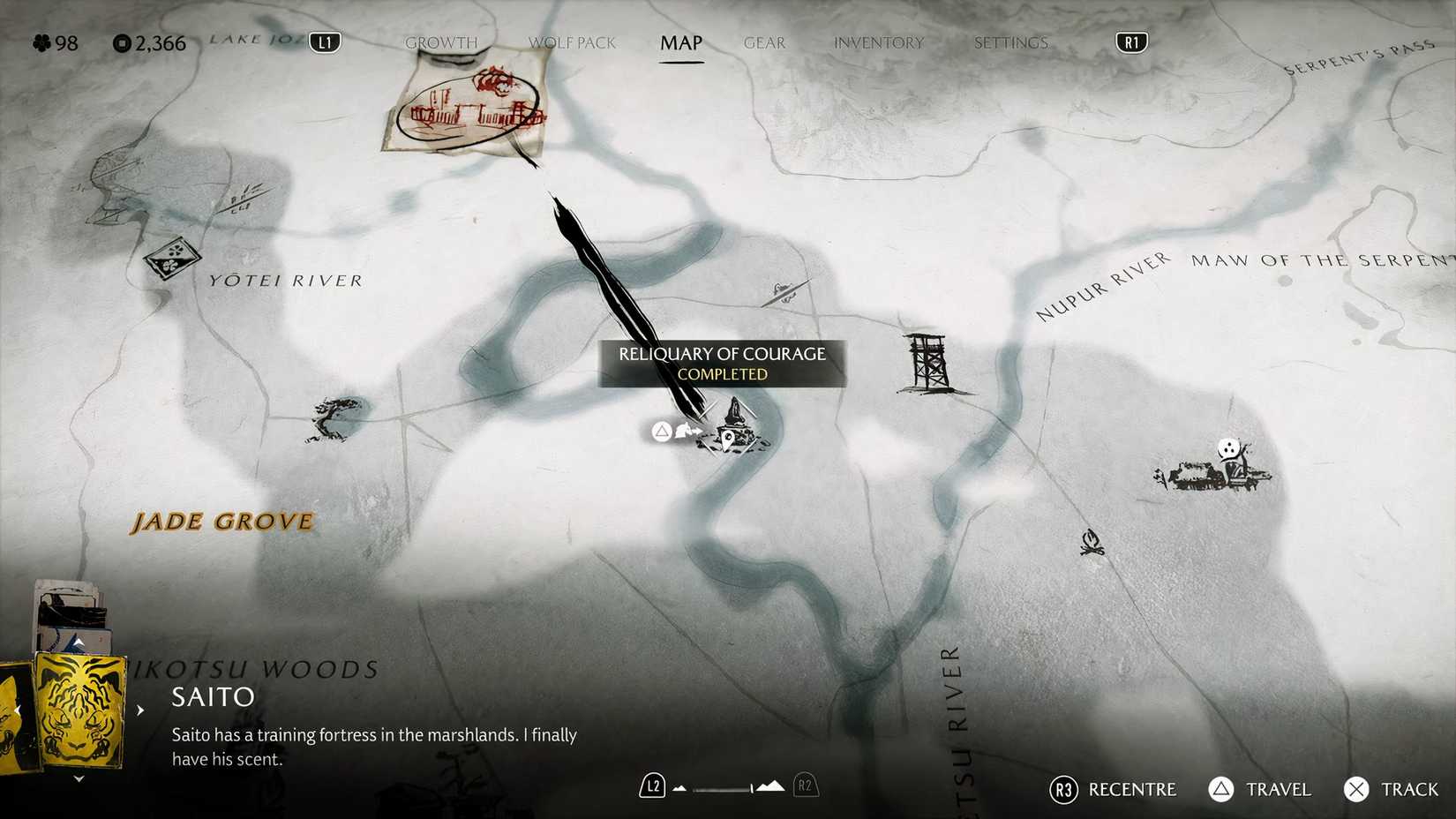Click the tiger card thumbnail for Saito
The image size is (1456, 819).
point(79,711)
